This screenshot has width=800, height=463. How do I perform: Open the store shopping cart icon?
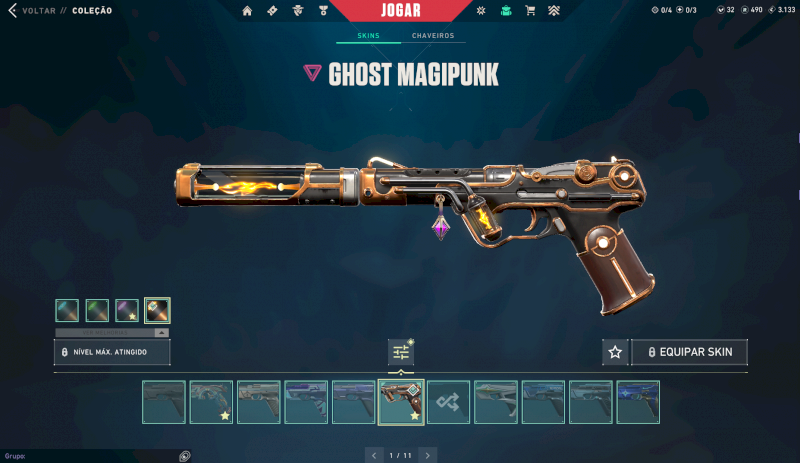tap(530, 11)
